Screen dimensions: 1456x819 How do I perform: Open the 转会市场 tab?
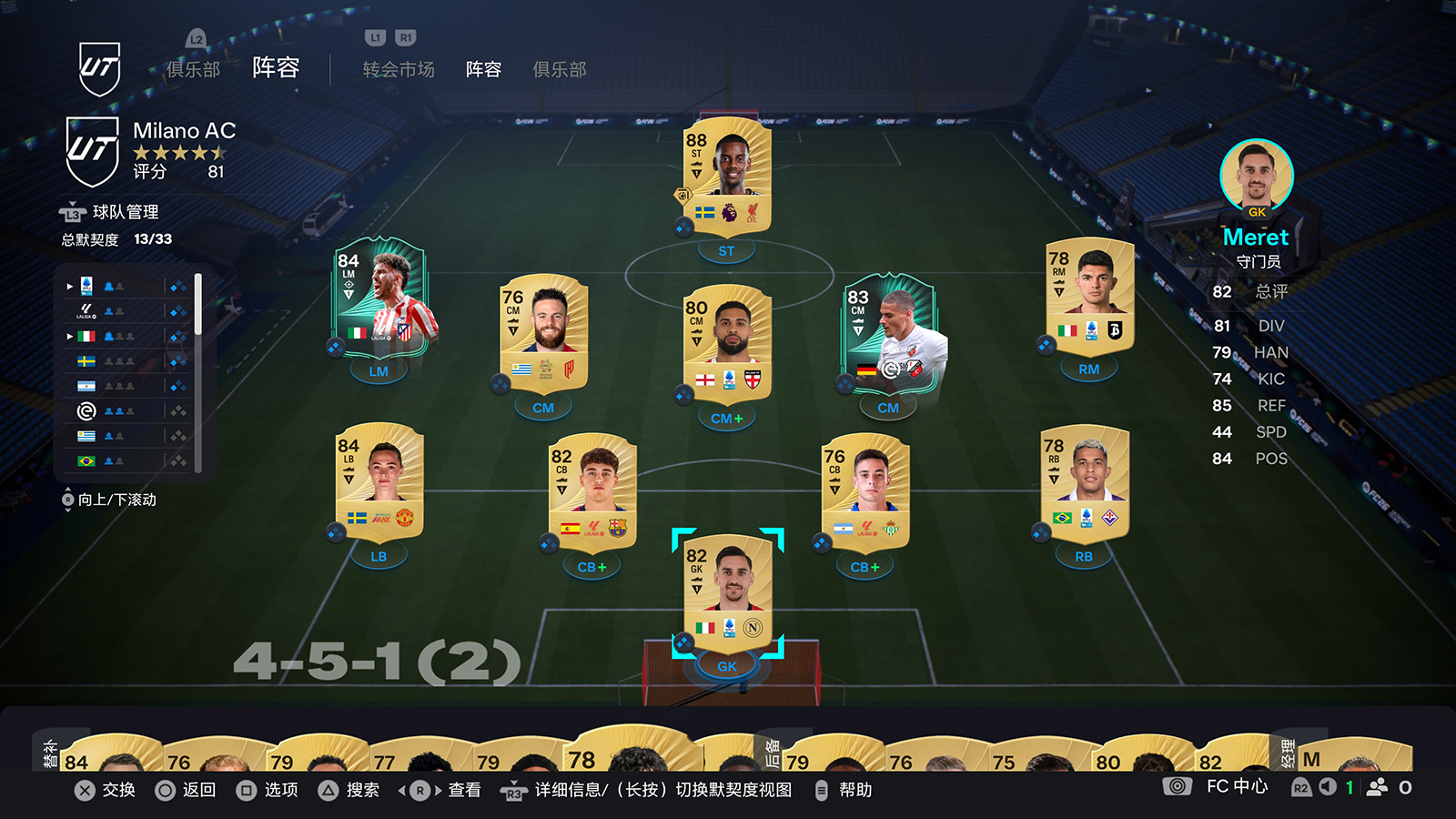399,70
